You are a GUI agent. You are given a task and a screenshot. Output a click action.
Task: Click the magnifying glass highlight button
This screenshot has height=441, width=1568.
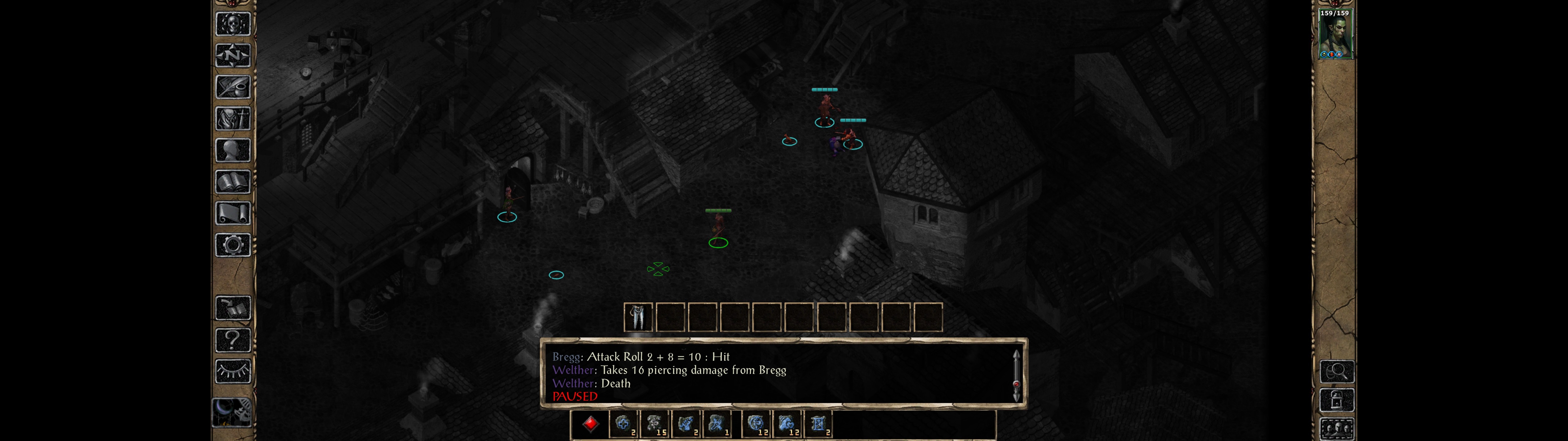pos(1337,371)
